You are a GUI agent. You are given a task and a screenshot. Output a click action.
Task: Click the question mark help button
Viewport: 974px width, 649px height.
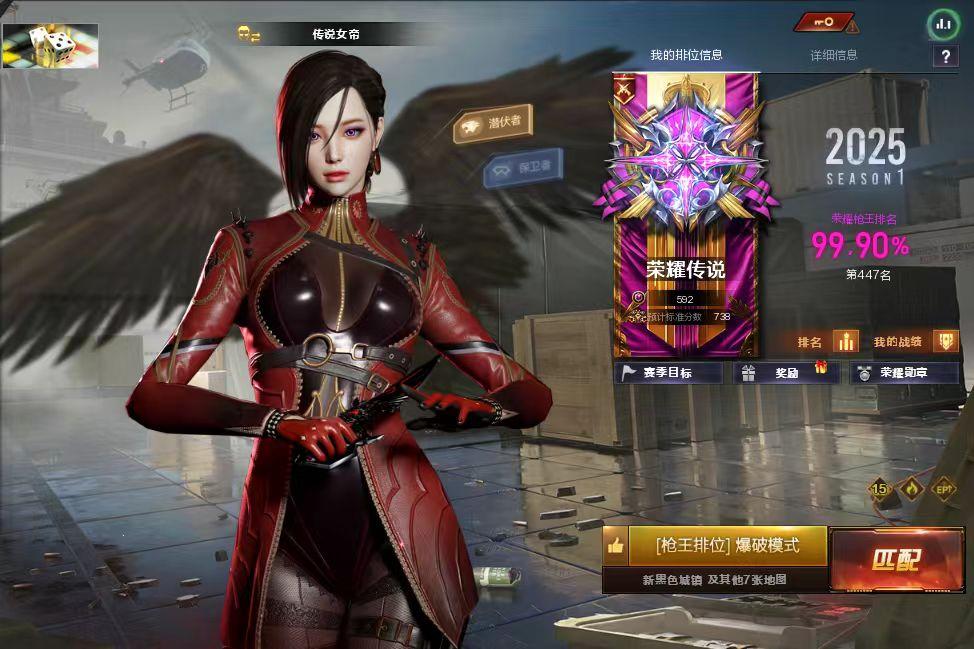tap(944, 56)
